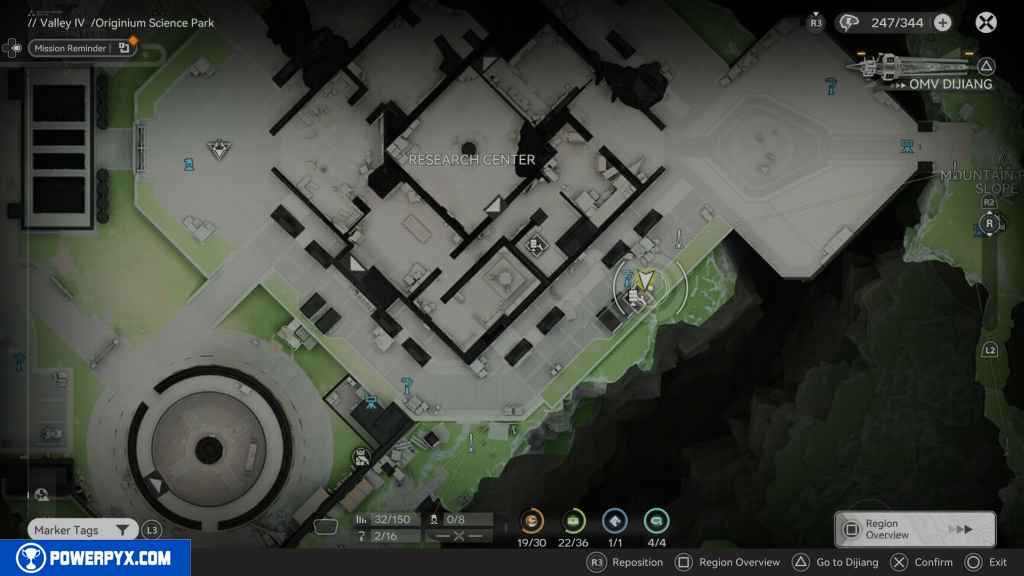Select the teal collectible counter showing 4/4
Viewport: 1024px width, 576px height.
657,521
